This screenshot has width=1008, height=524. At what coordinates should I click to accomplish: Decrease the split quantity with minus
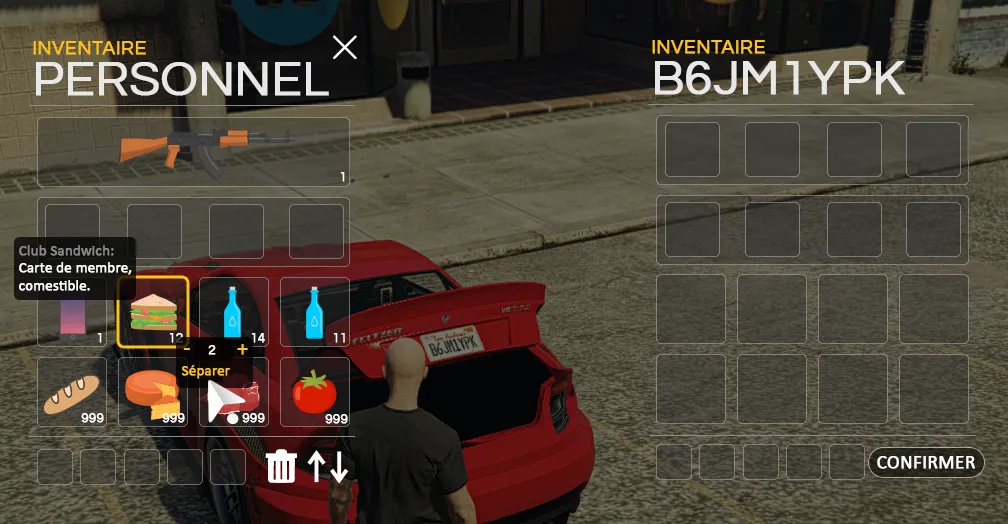click(187, 350)
